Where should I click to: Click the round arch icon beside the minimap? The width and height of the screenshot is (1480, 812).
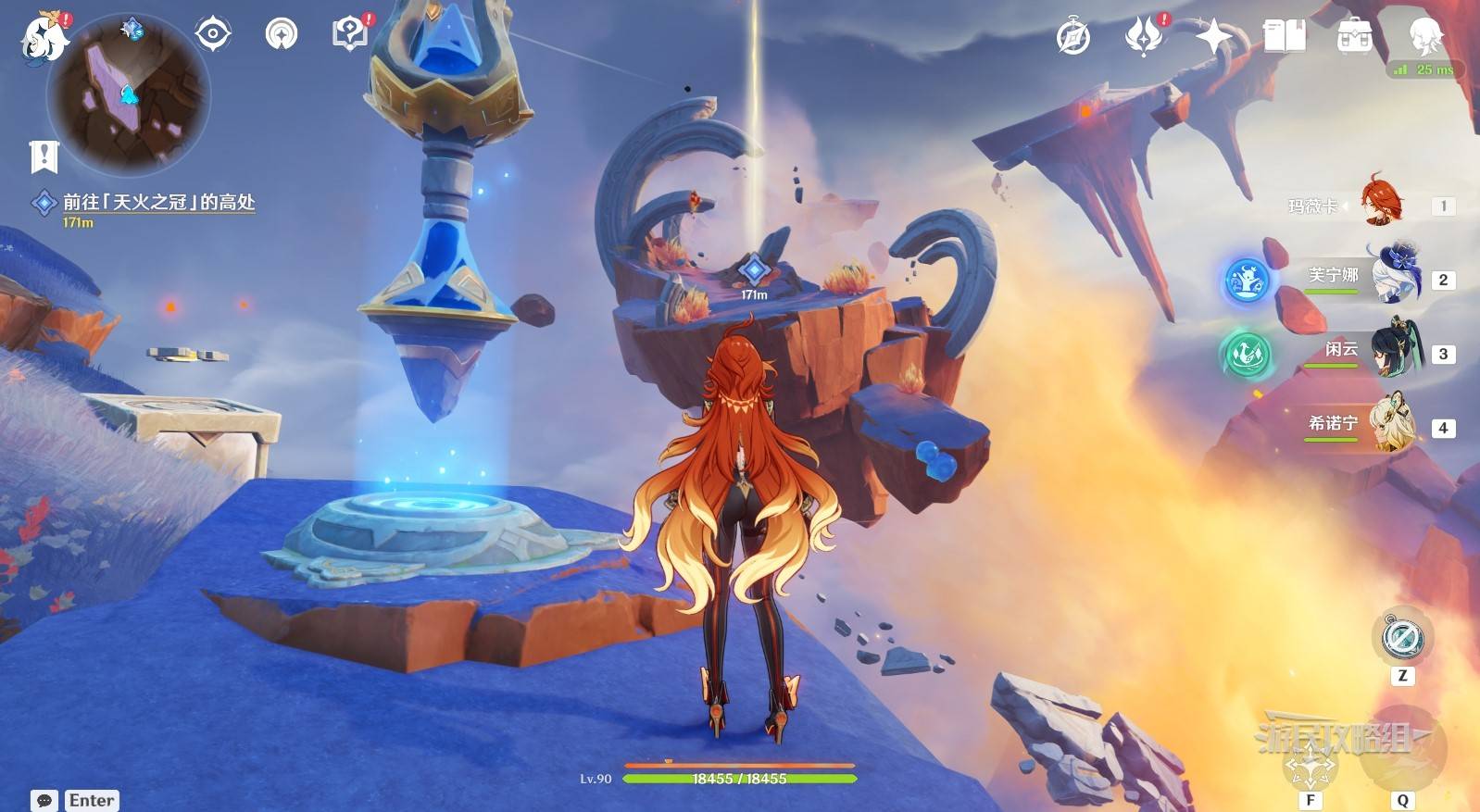282,35
